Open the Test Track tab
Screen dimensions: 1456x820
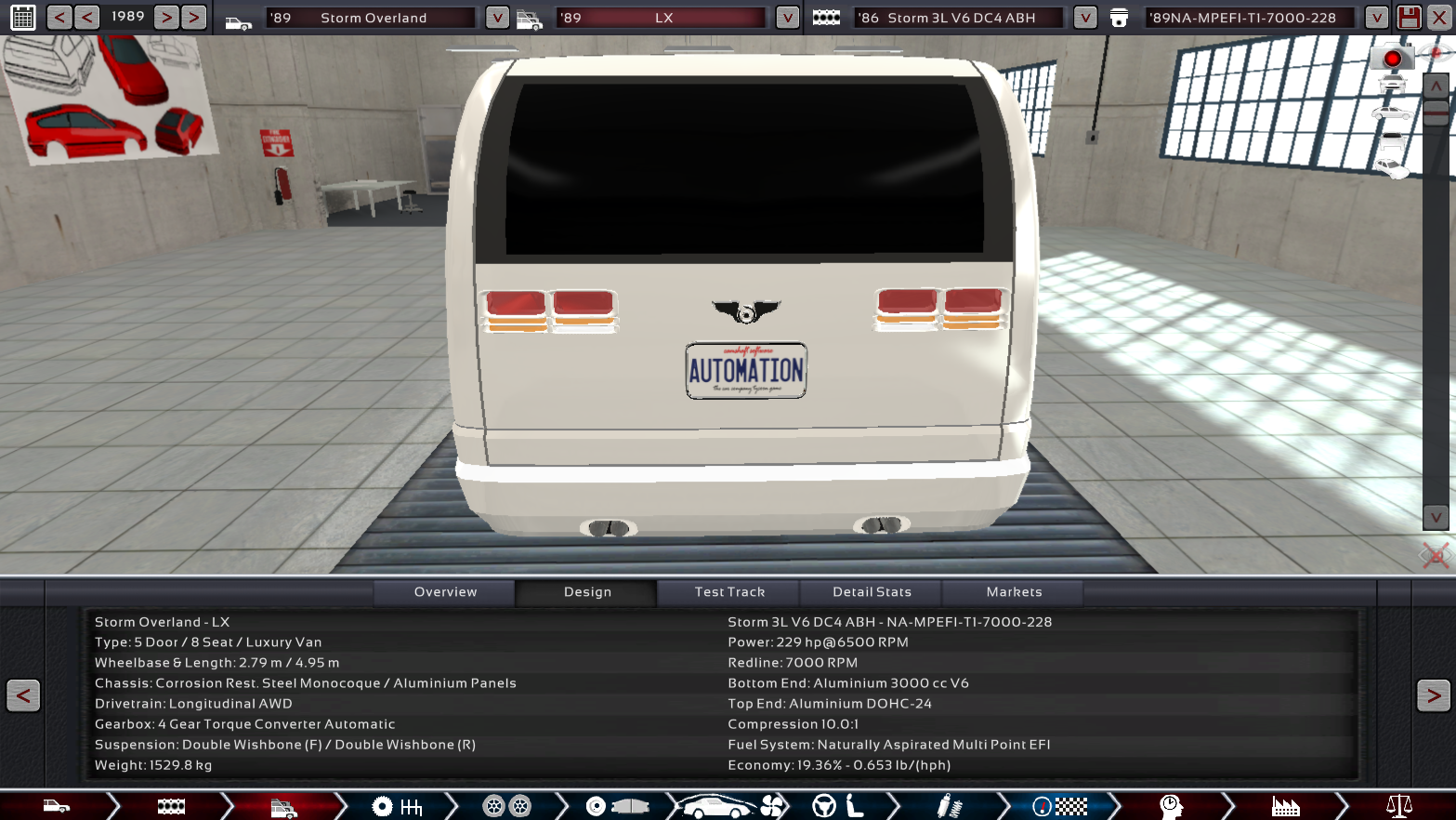click(x=729, y=592)
